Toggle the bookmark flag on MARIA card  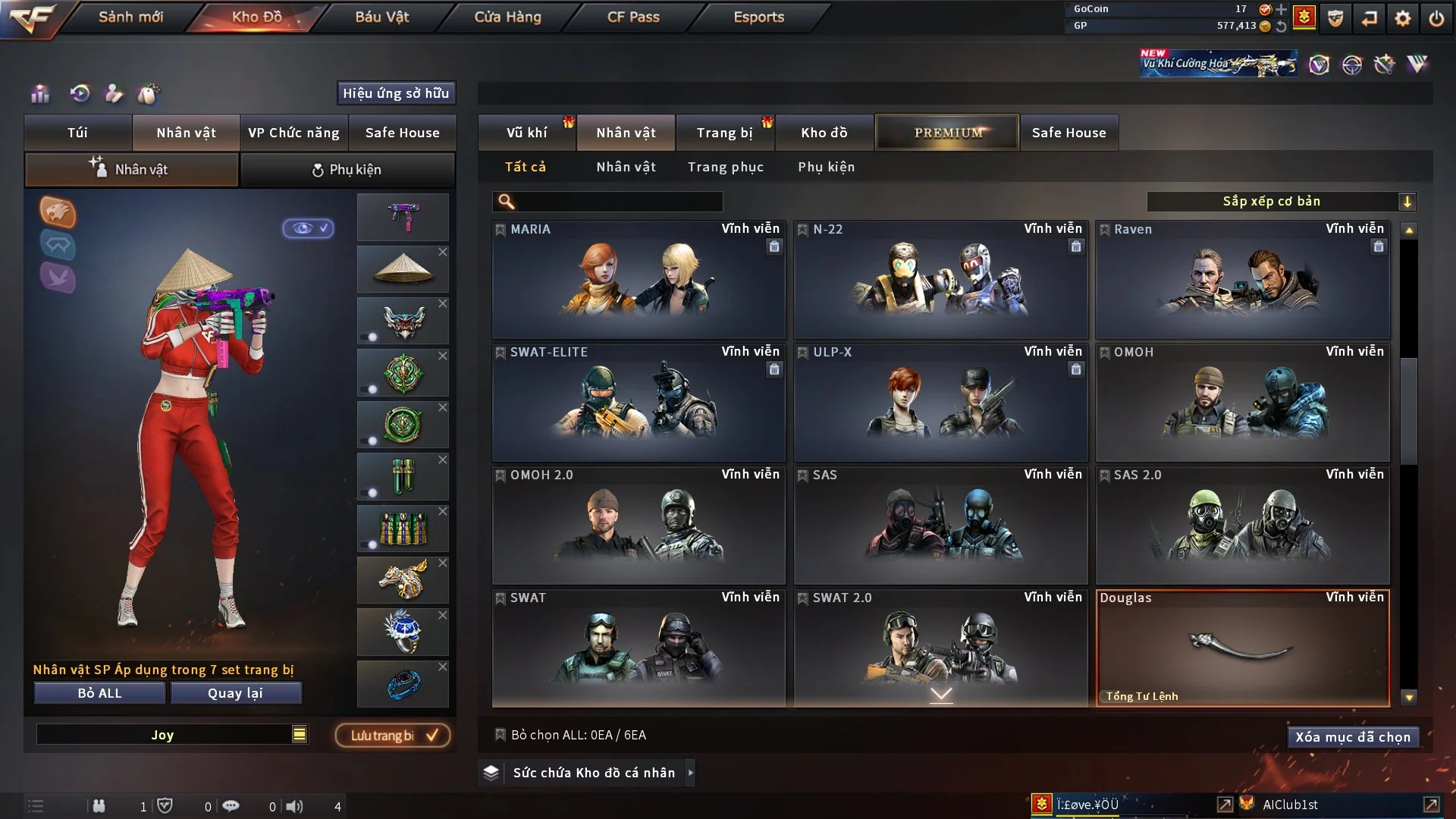pos(500,229)
